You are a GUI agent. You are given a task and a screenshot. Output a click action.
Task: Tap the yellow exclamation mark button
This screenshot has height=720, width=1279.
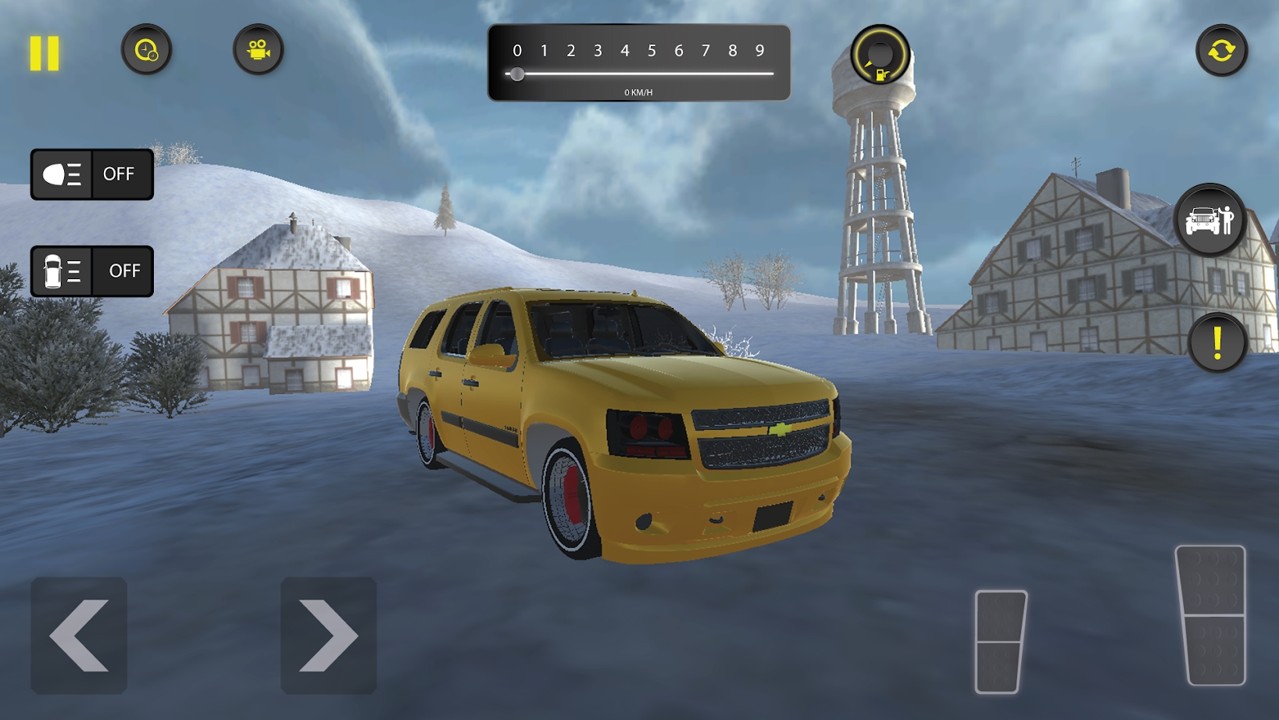pos(1217,343)
